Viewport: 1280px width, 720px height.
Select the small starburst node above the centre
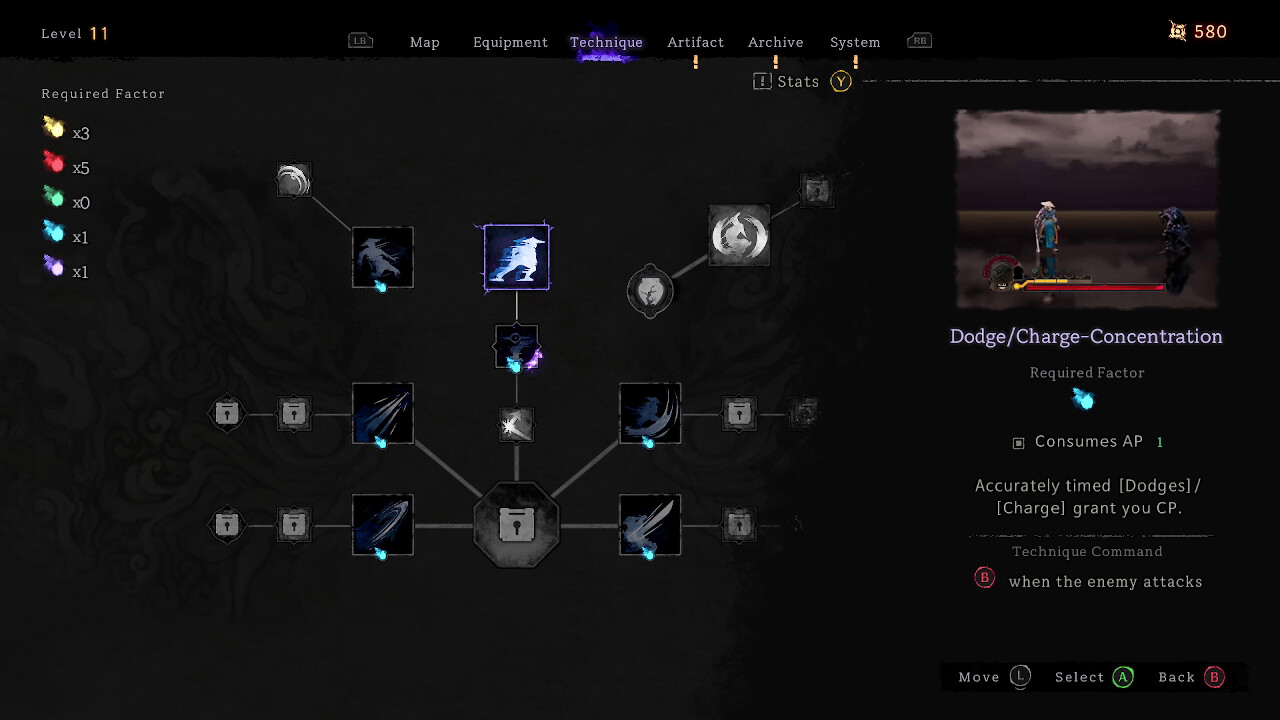[x=516, y=425]
